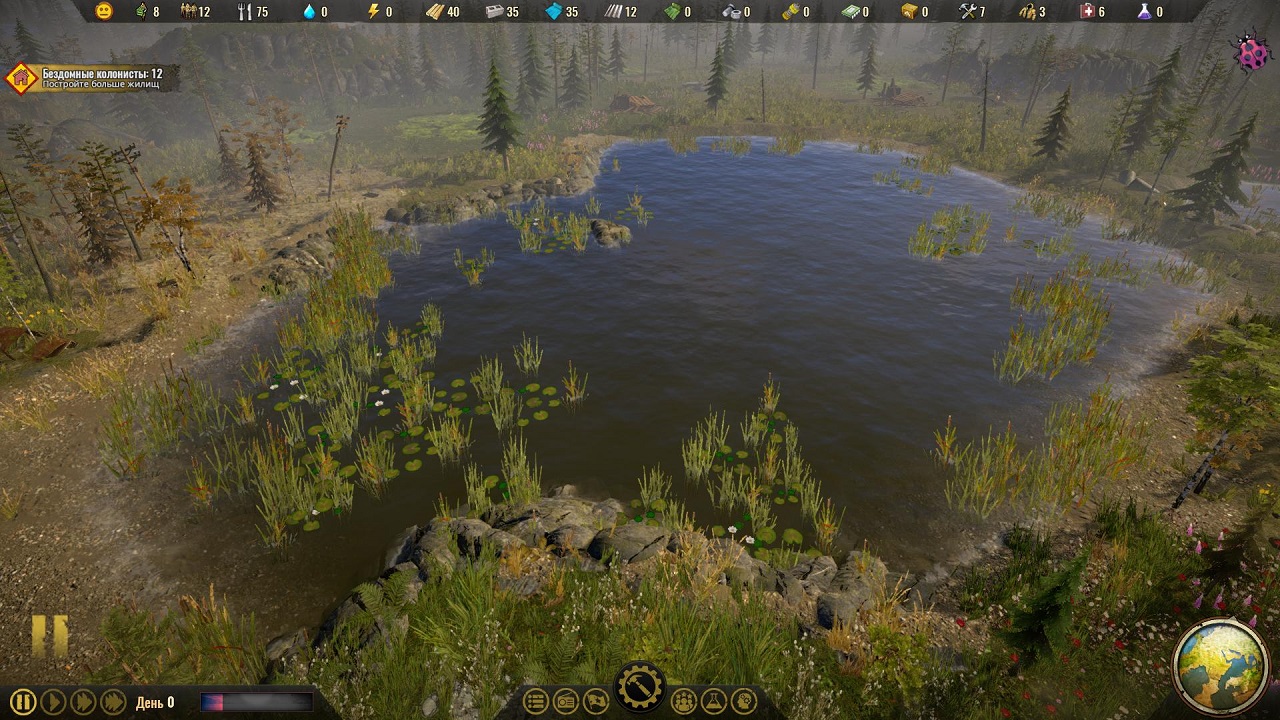
Task: Toggle the pause button in speed controls
Action: tap(24, 702)
